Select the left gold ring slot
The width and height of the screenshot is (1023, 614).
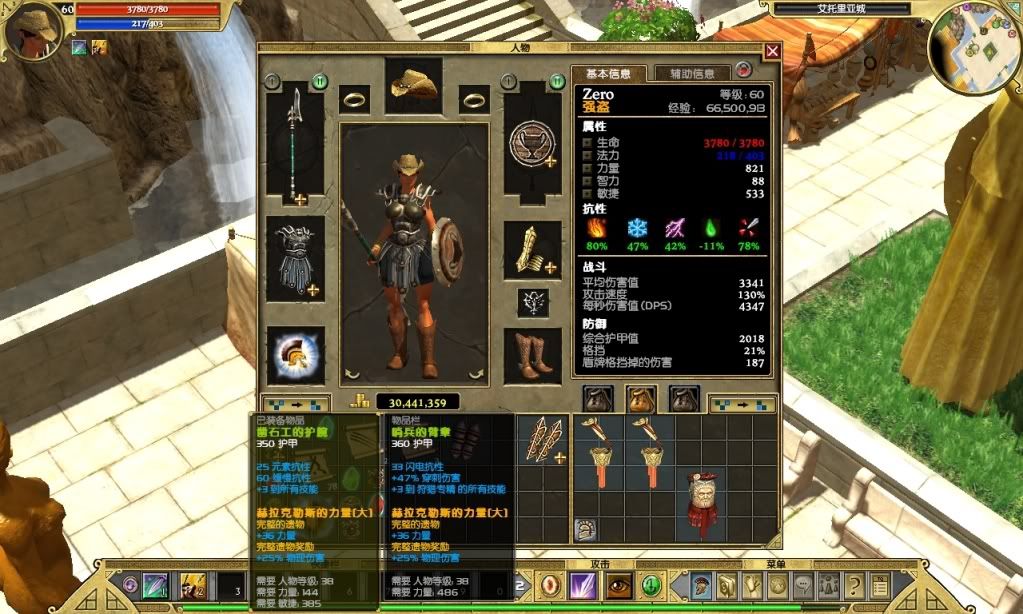coord(355,98)
